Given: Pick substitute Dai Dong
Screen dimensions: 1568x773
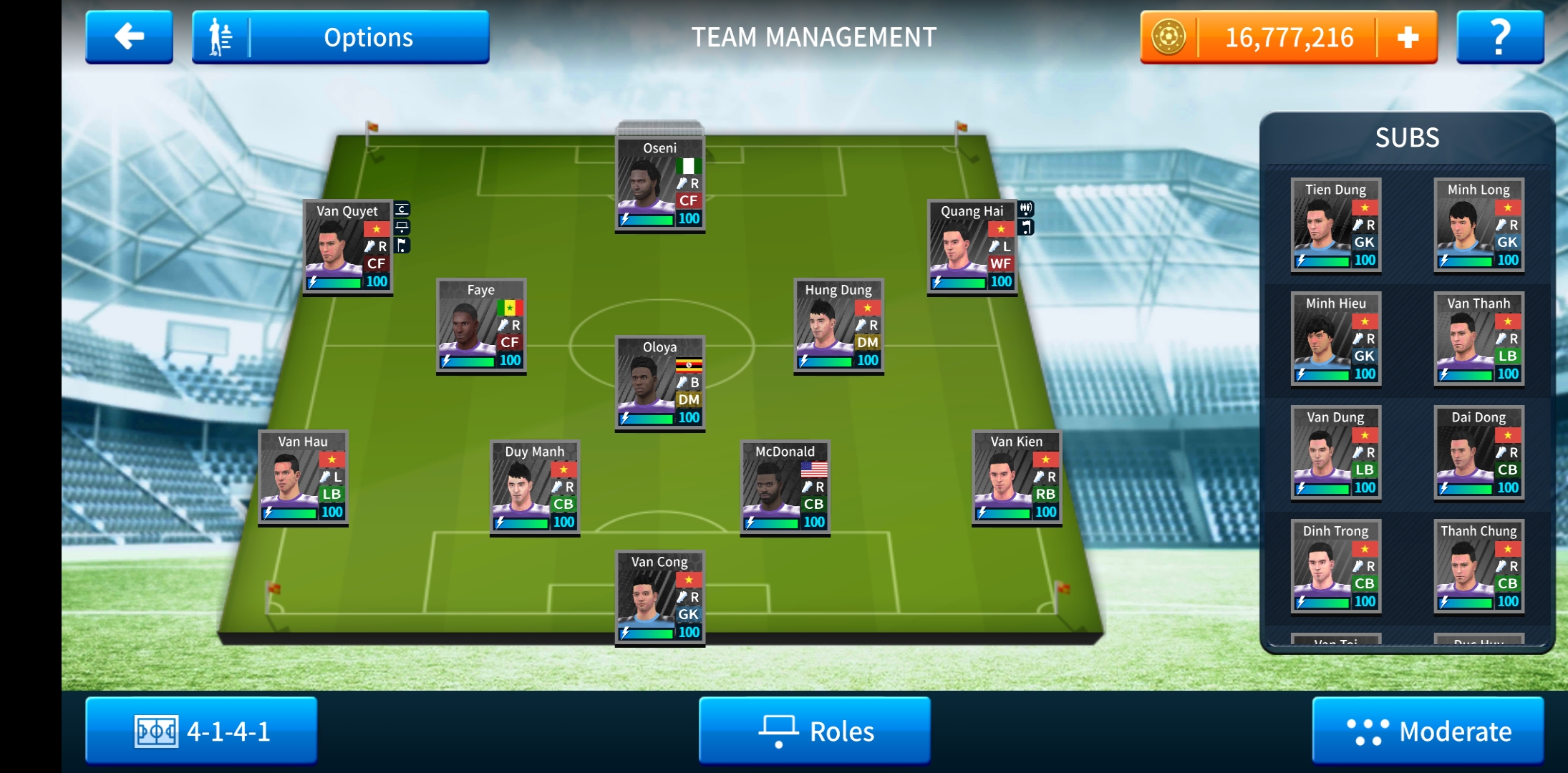Looking at the screenshot, I should pos(1479,453).
